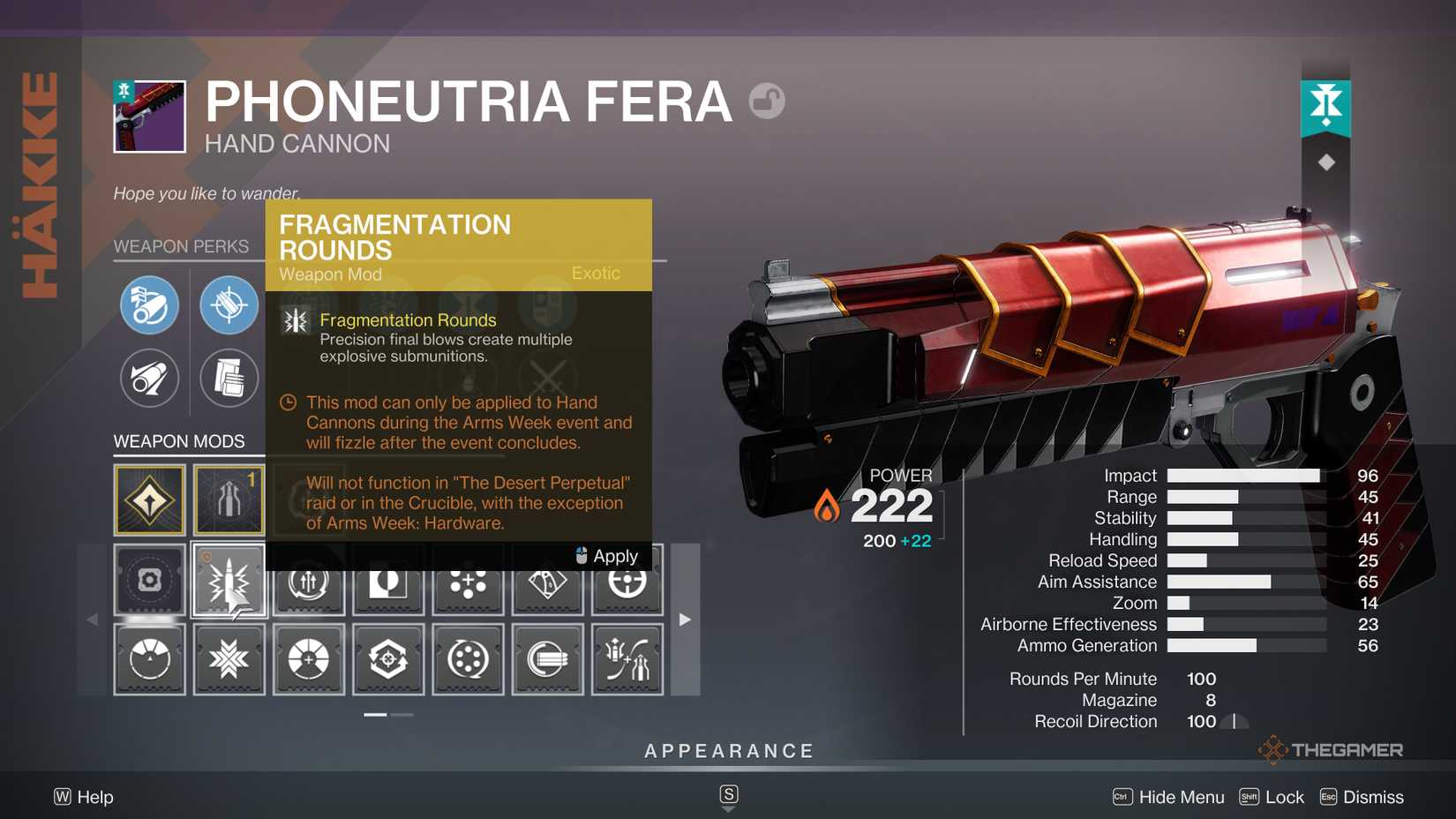Click Hide Menu in the bottom bar
Viewport: 1456px width, 819px height.
coord(1182,797)
